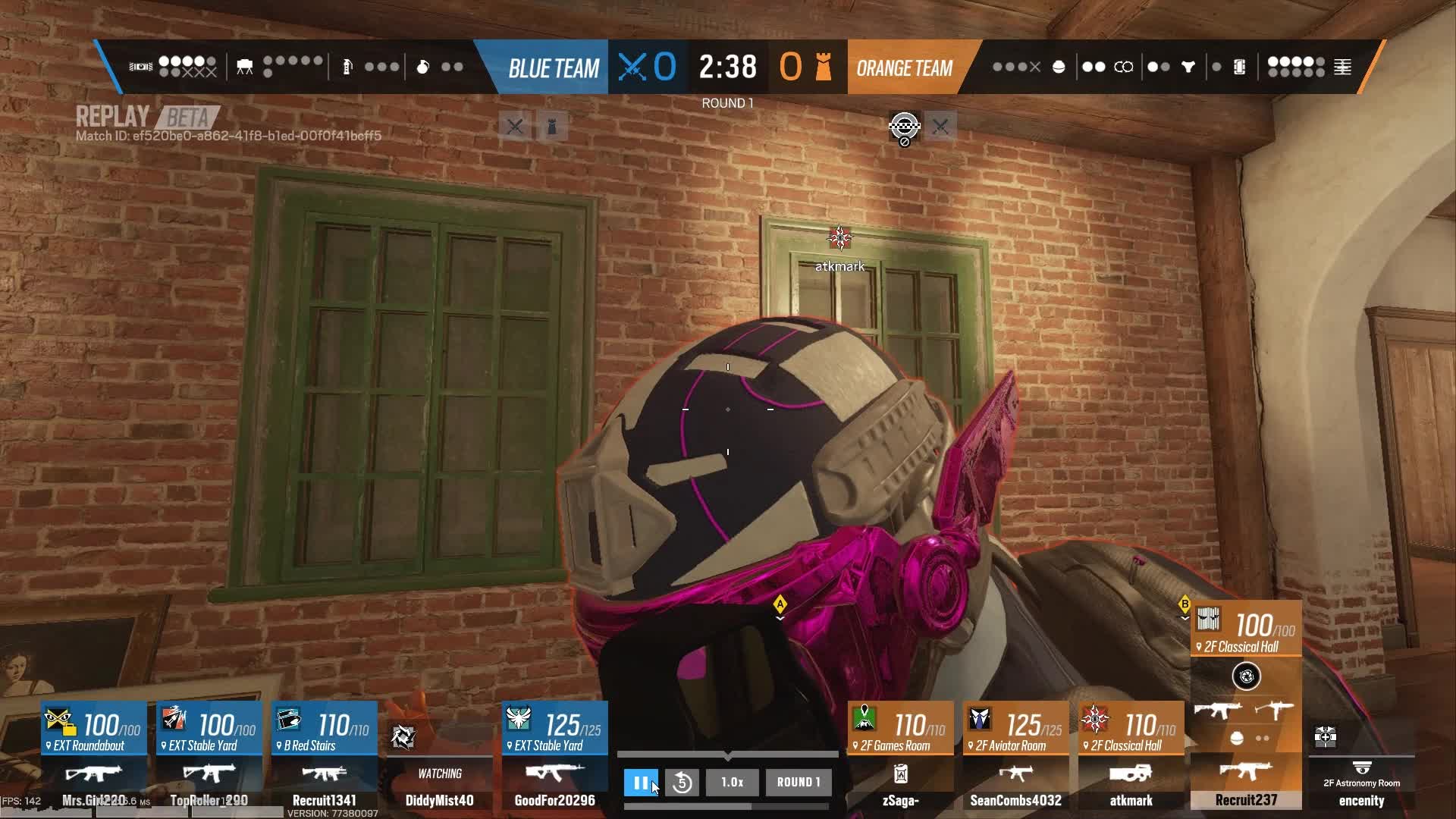The width and height of the screenshot is (1456, 819).
Task: Open the ROUND 1 selector
Action: click(x=798, y=783)
